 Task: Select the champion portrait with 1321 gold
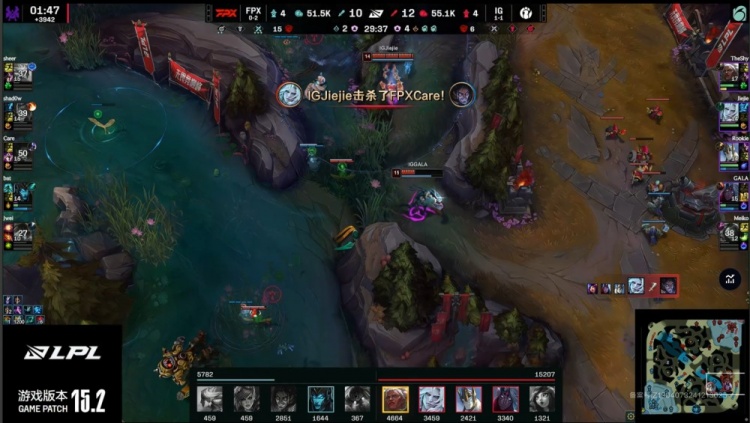coord(543,398)
